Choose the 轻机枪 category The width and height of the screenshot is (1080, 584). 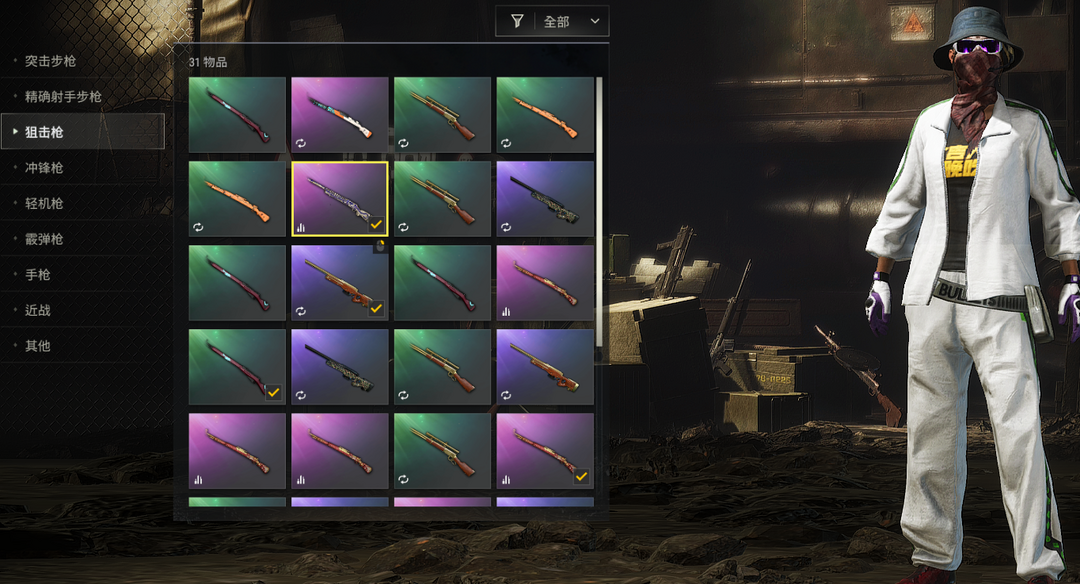44,203
